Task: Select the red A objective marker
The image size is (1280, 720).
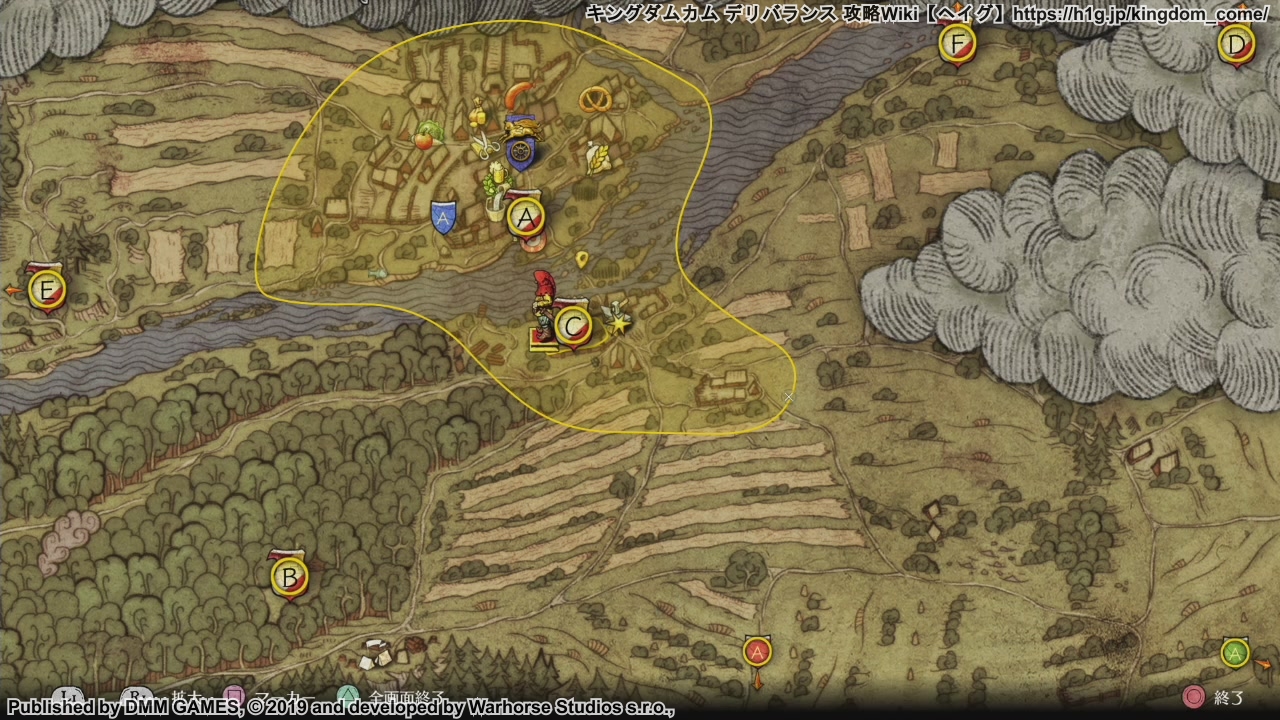Action: 757,653
